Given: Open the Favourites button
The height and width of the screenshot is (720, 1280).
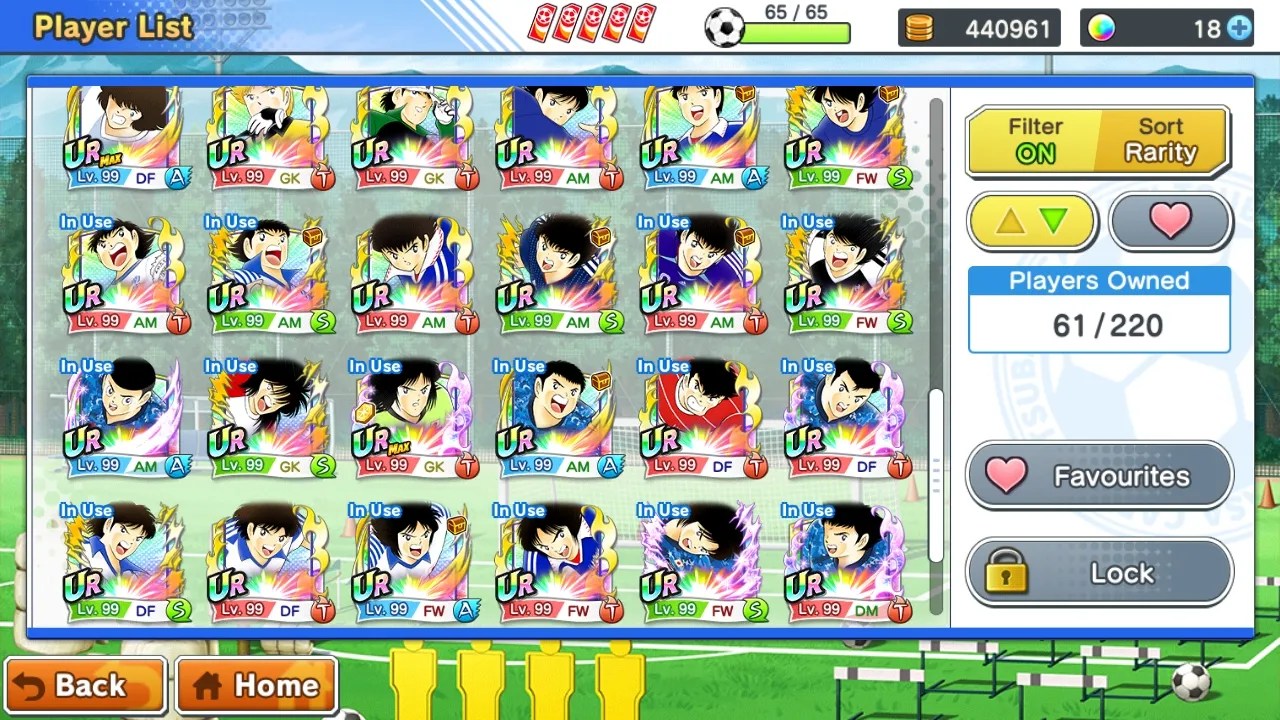Looking at the screenshot, I should point(1099,476).
